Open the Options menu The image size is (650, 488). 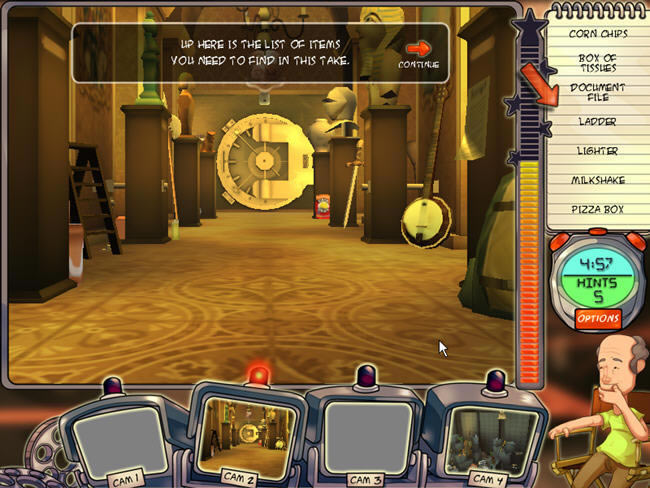coord(598,318)
